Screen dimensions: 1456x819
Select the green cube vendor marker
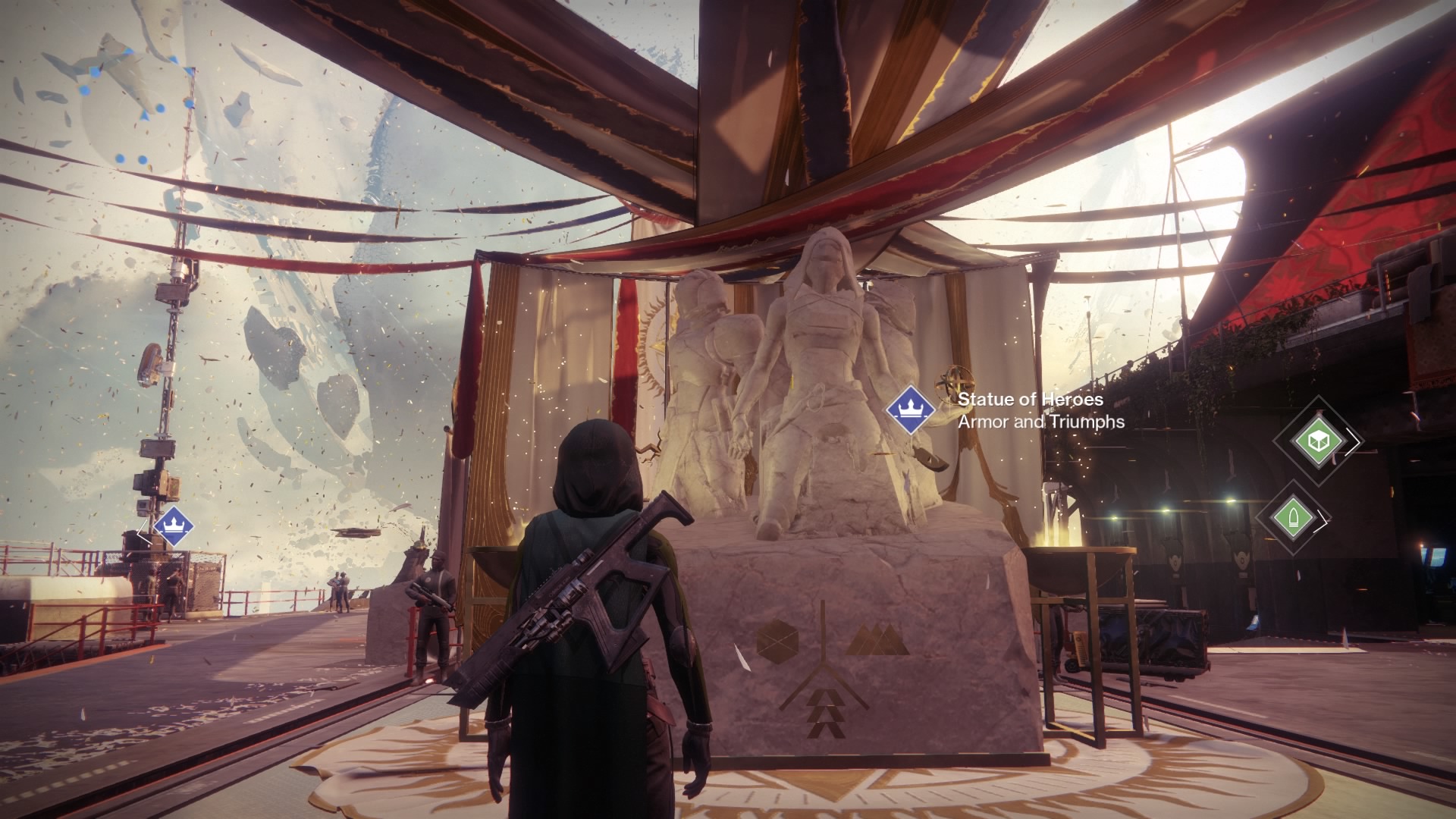click(x=1316, y=440)
